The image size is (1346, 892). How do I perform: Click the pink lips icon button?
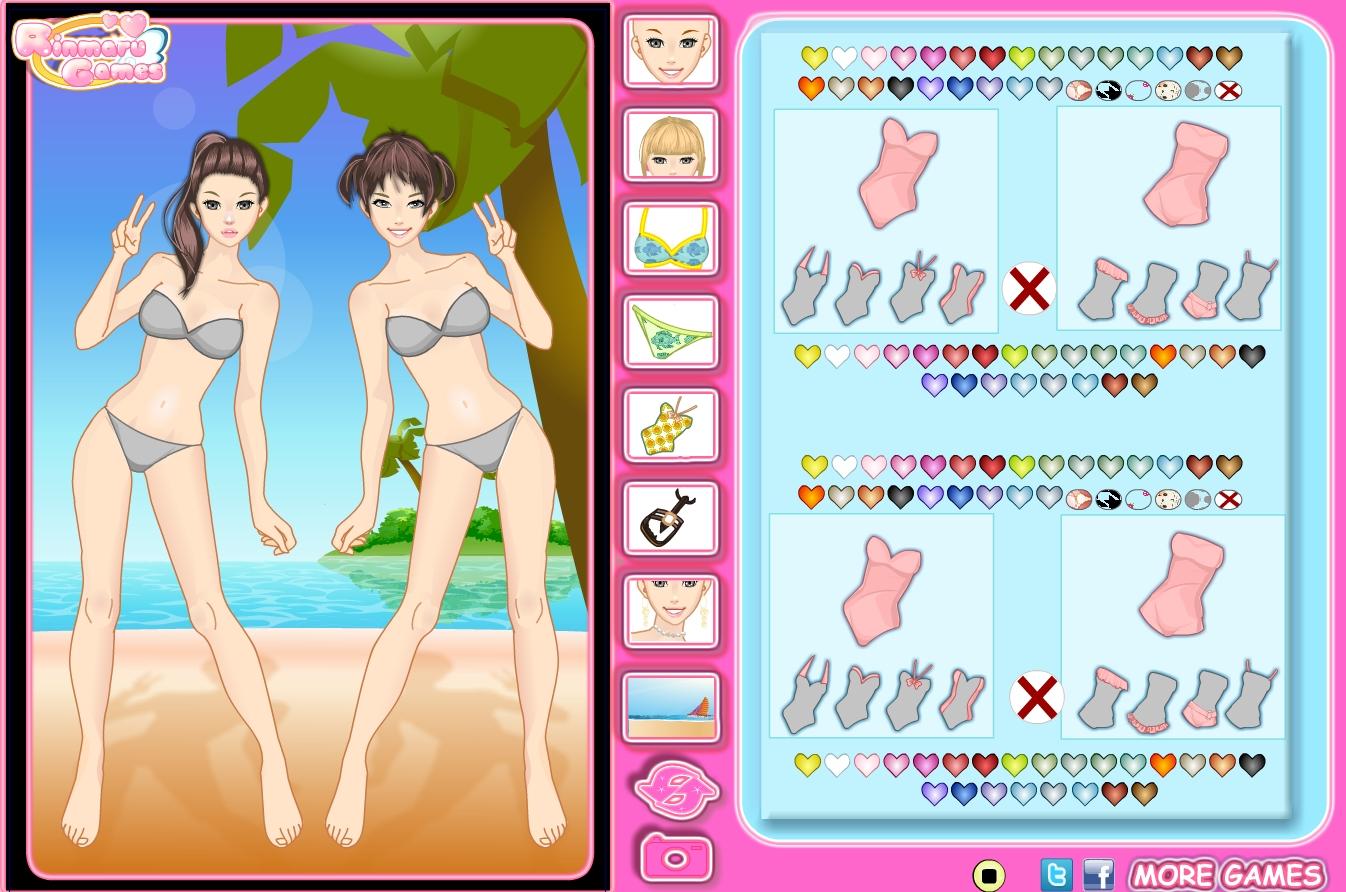[x=676, y=786]
